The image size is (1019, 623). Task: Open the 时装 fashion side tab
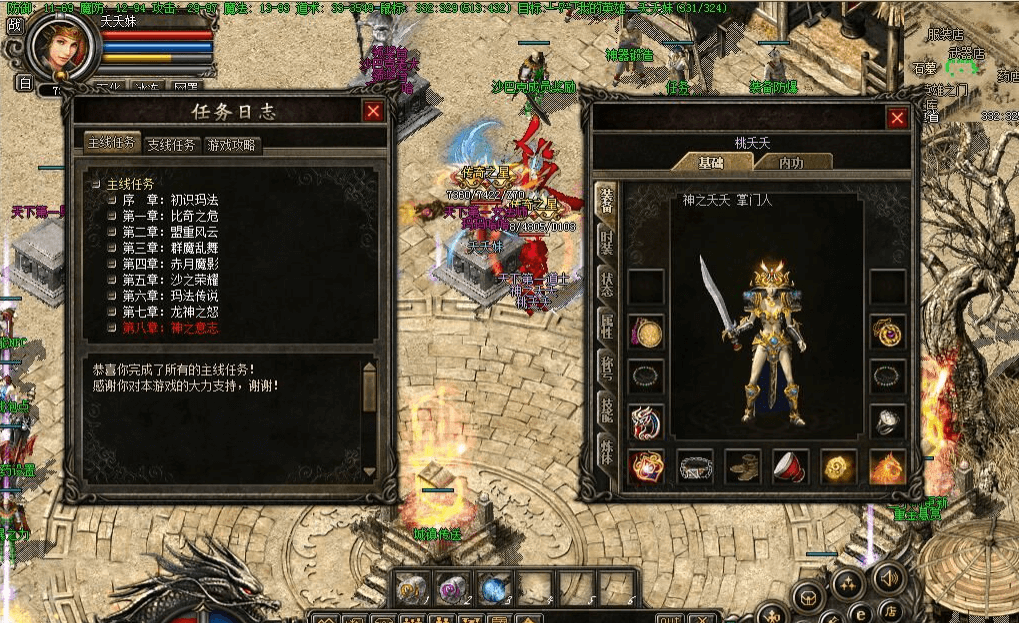click(606, 241)
